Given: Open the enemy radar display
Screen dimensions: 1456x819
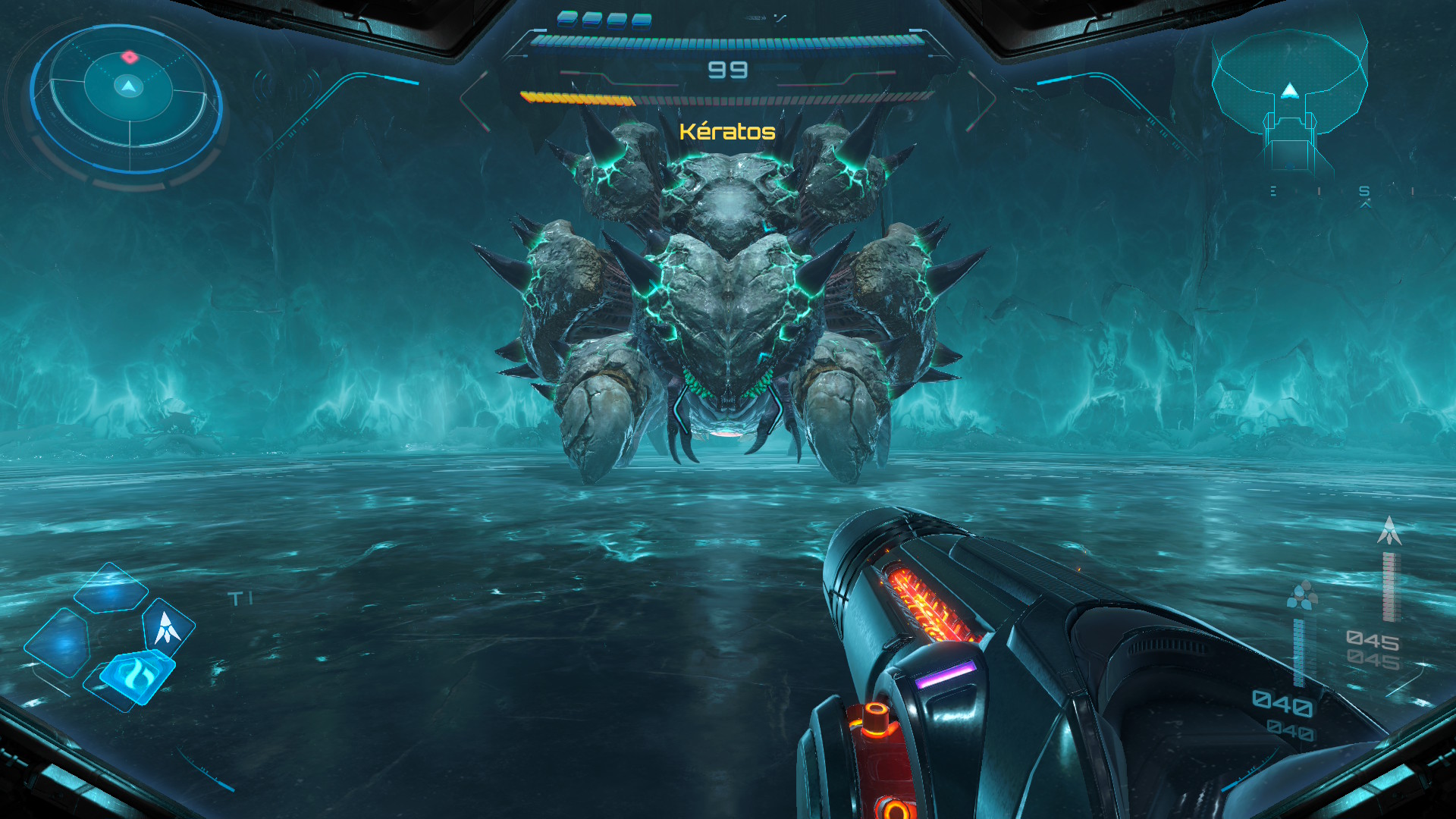Looking at the screenshot, I should (x=129, y=98).
